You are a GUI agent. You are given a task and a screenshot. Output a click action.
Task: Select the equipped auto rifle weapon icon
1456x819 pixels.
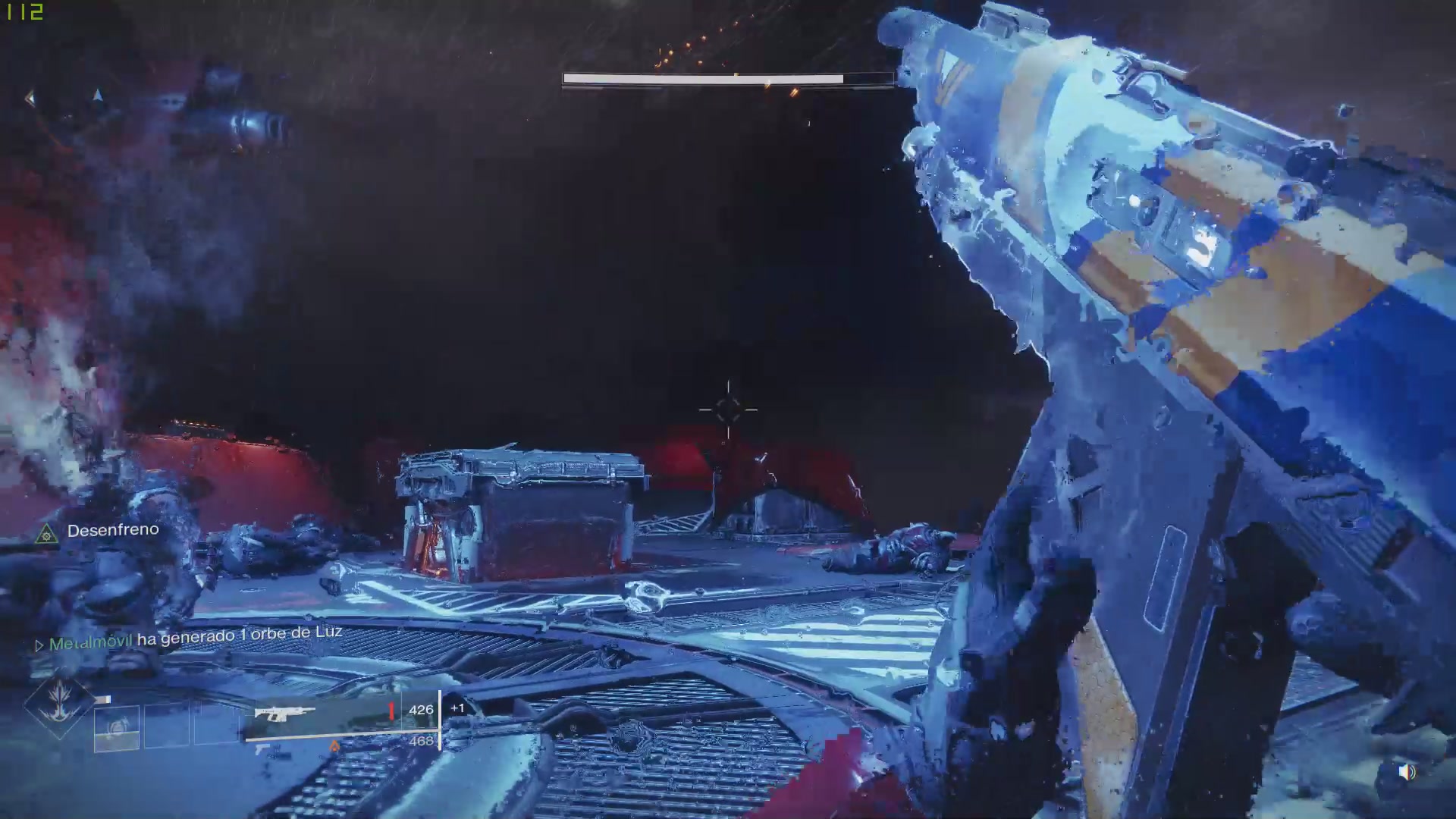(x=284, y=714)
